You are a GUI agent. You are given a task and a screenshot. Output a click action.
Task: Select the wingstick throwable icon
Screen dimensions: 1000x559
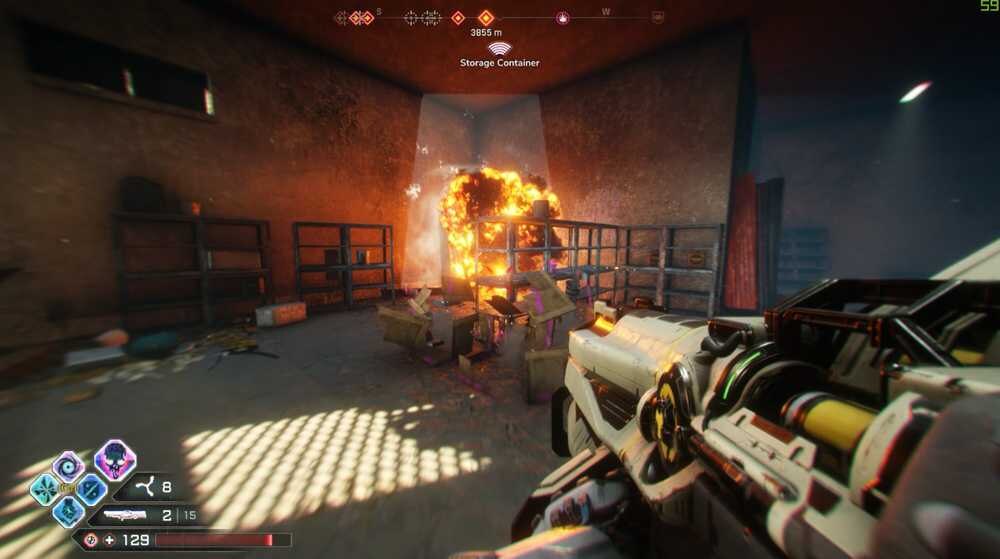tap(146, 489)
